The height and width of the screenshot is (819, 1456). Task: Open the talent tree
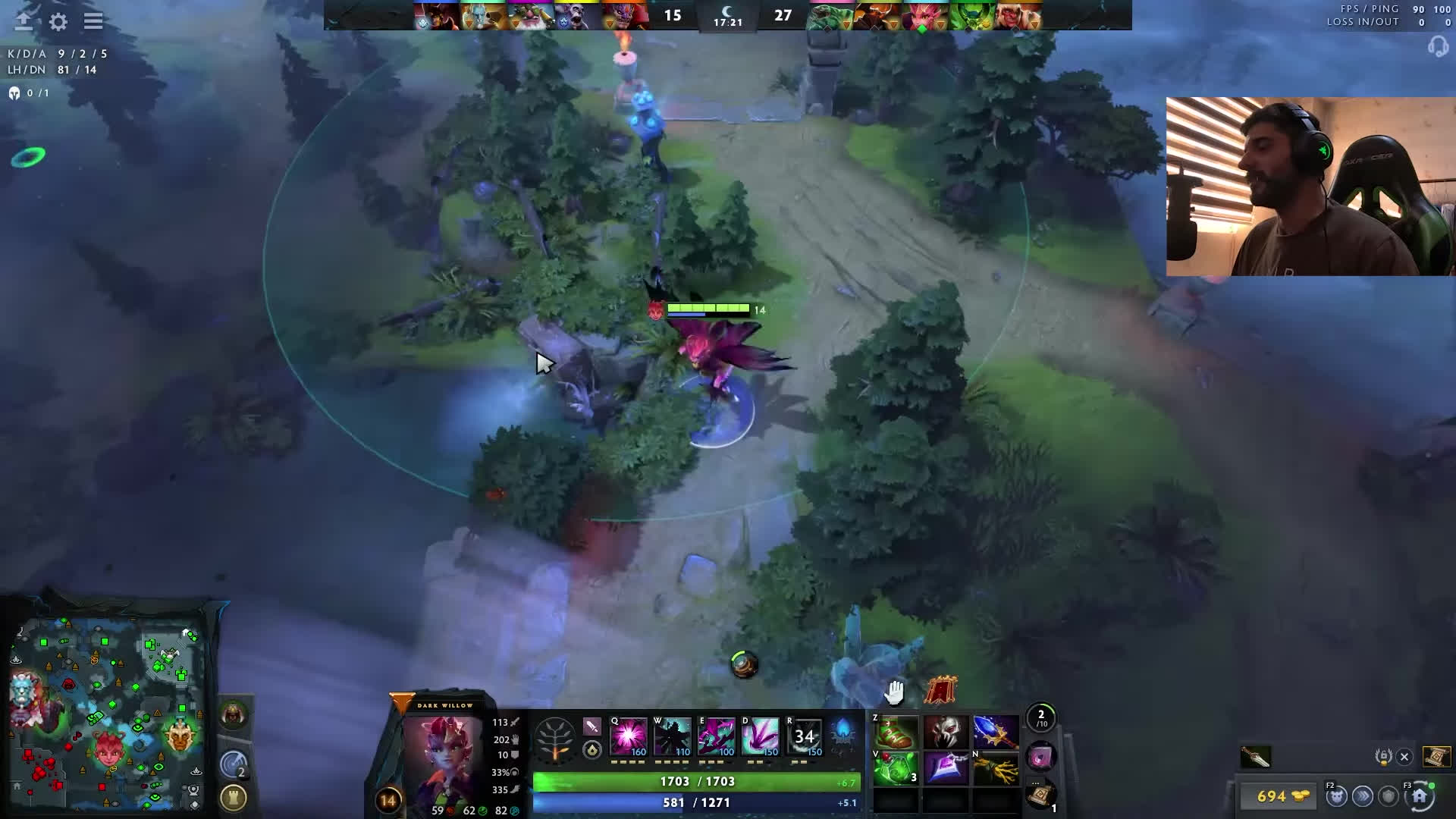point(555,738)
